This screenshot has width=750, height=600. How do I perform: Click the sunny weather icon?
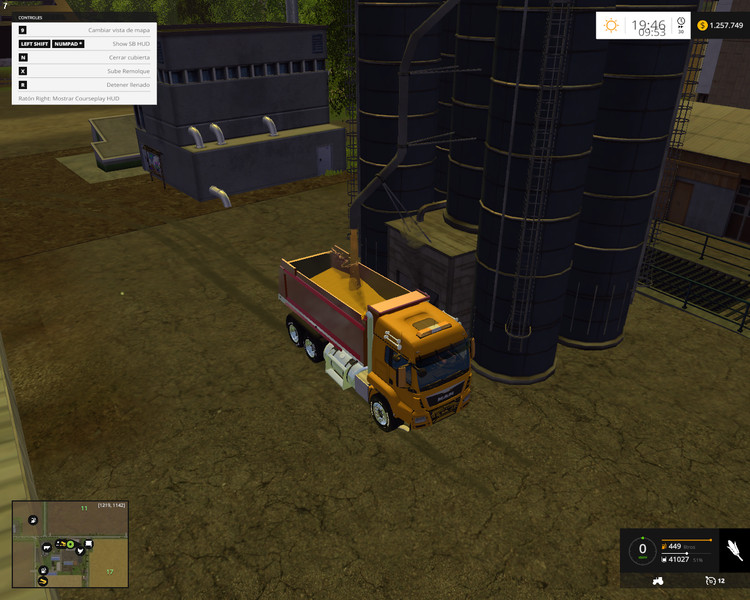611,25
